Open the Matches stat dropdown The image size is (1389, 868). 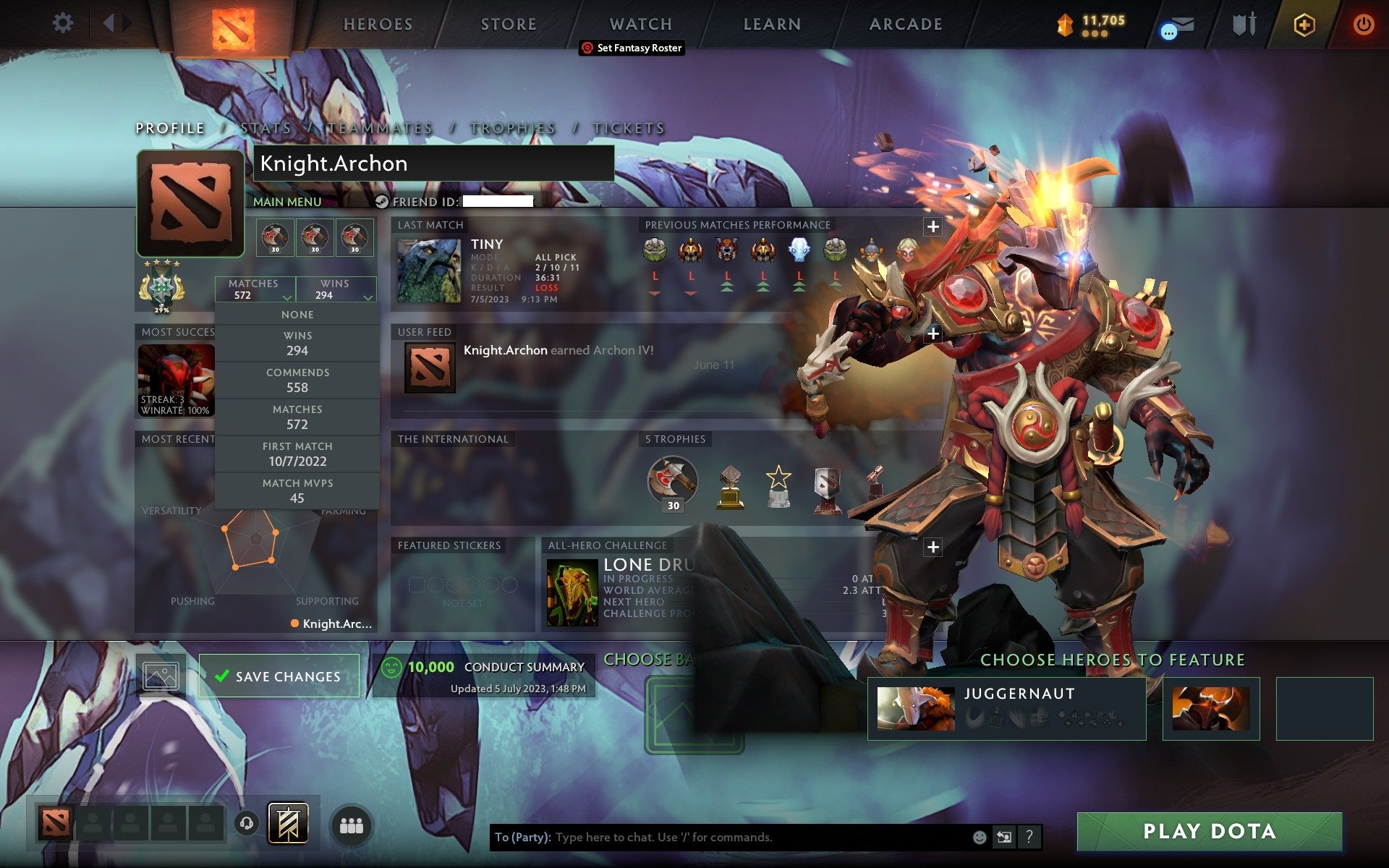[x=255, y=289]
